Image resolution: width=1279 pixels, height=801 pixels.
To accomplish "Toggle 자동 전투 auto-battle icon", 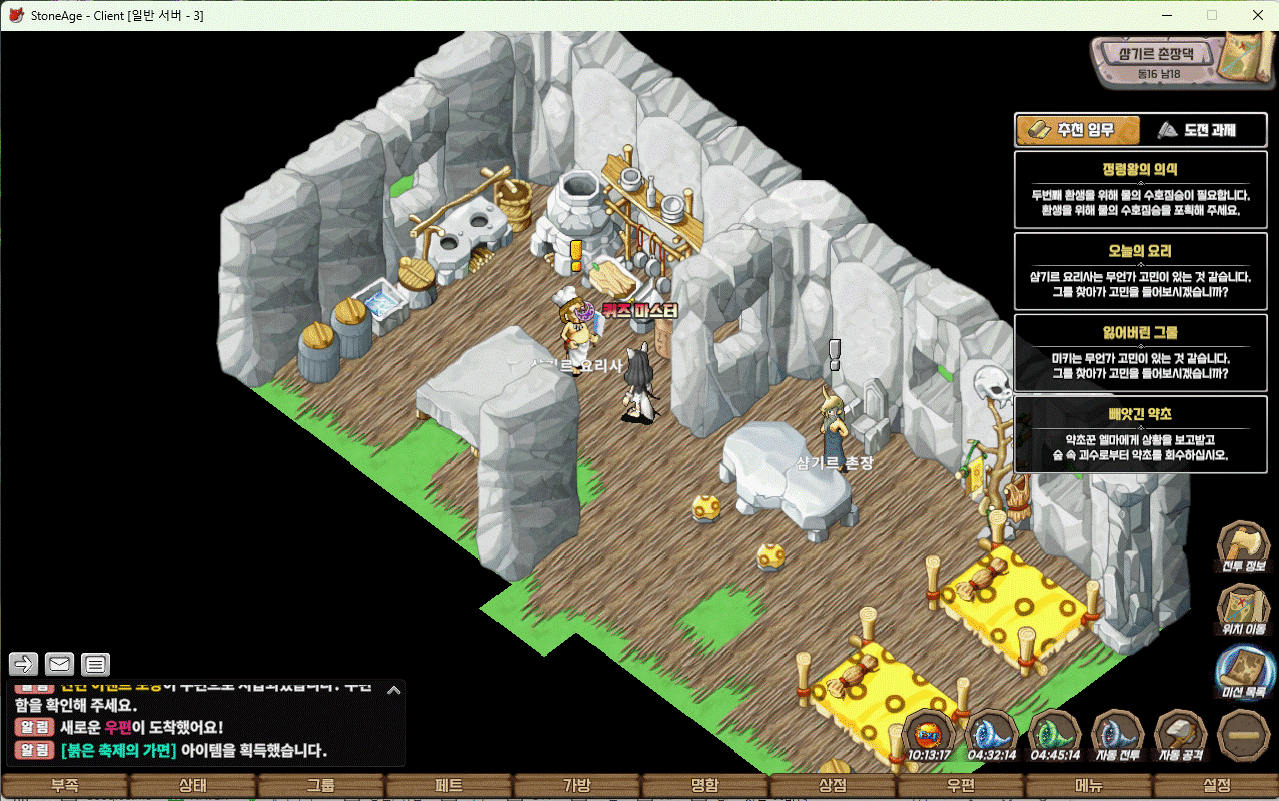I will pos(1117,733).
